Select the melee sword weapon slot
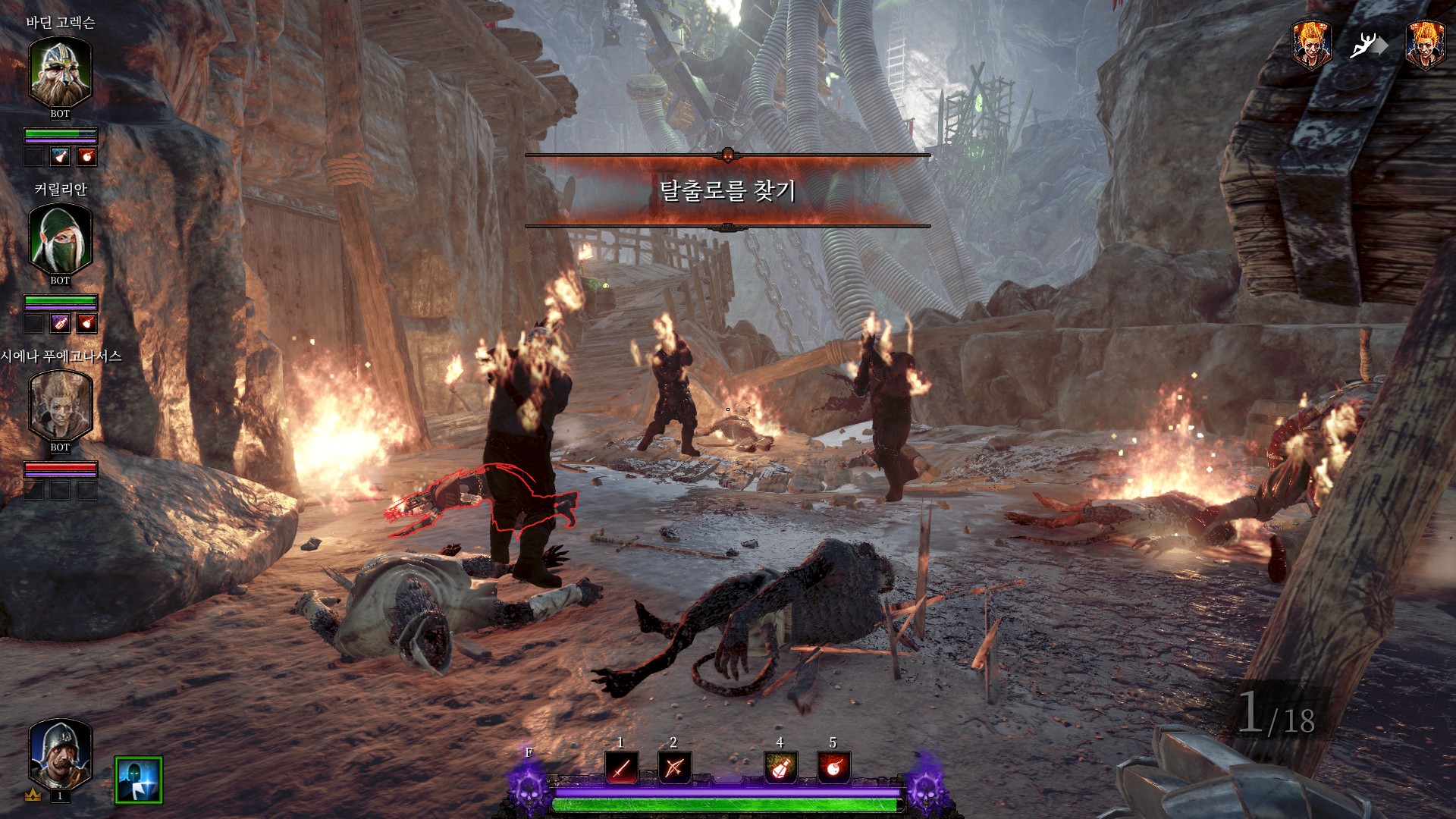Viewport: 1456px width, 819px height. tap(621, 768)
